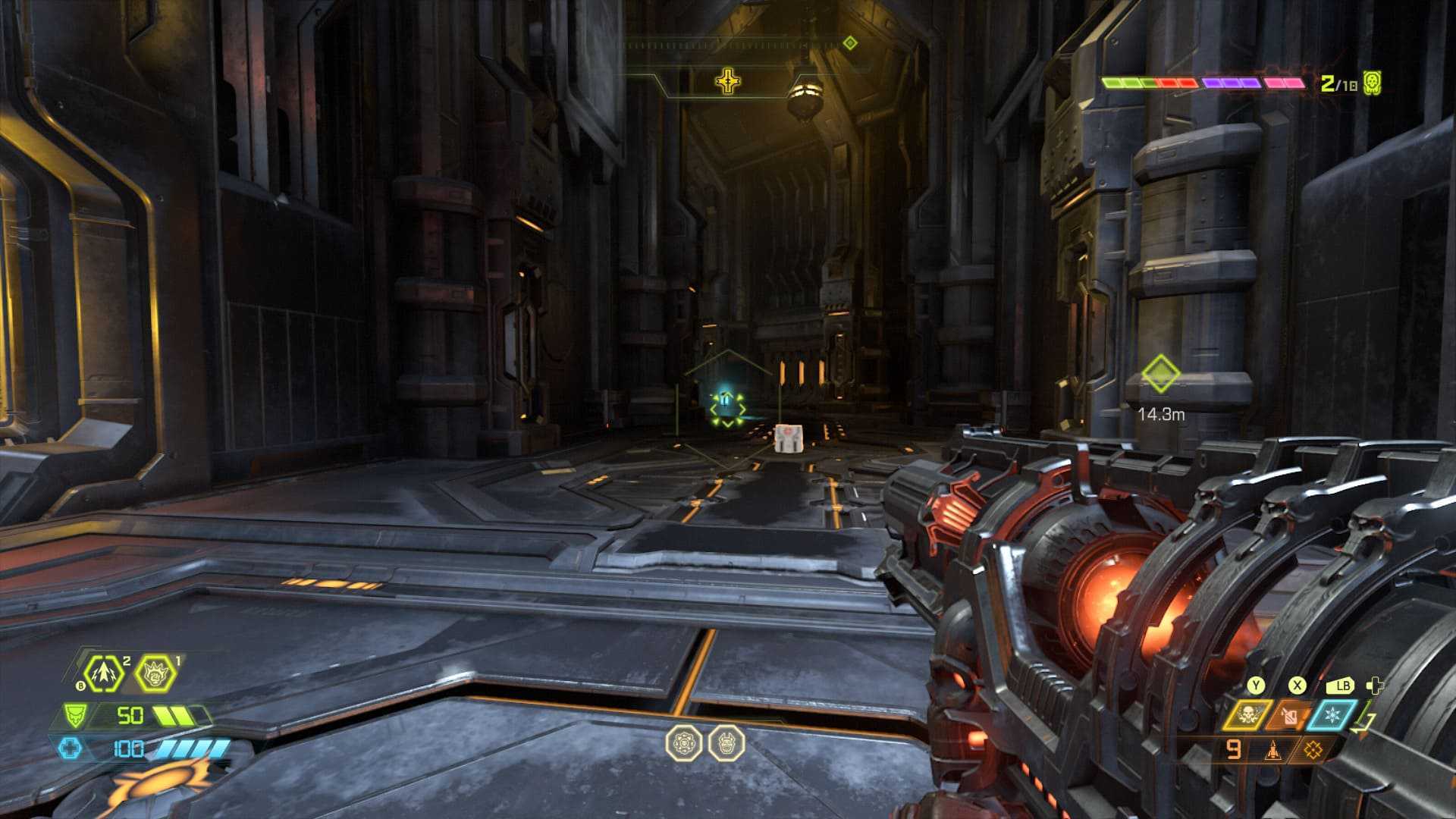Activate the Blood Punch fist icon
Viewport: 1456px width, 819px height.
tap(155, 673)
